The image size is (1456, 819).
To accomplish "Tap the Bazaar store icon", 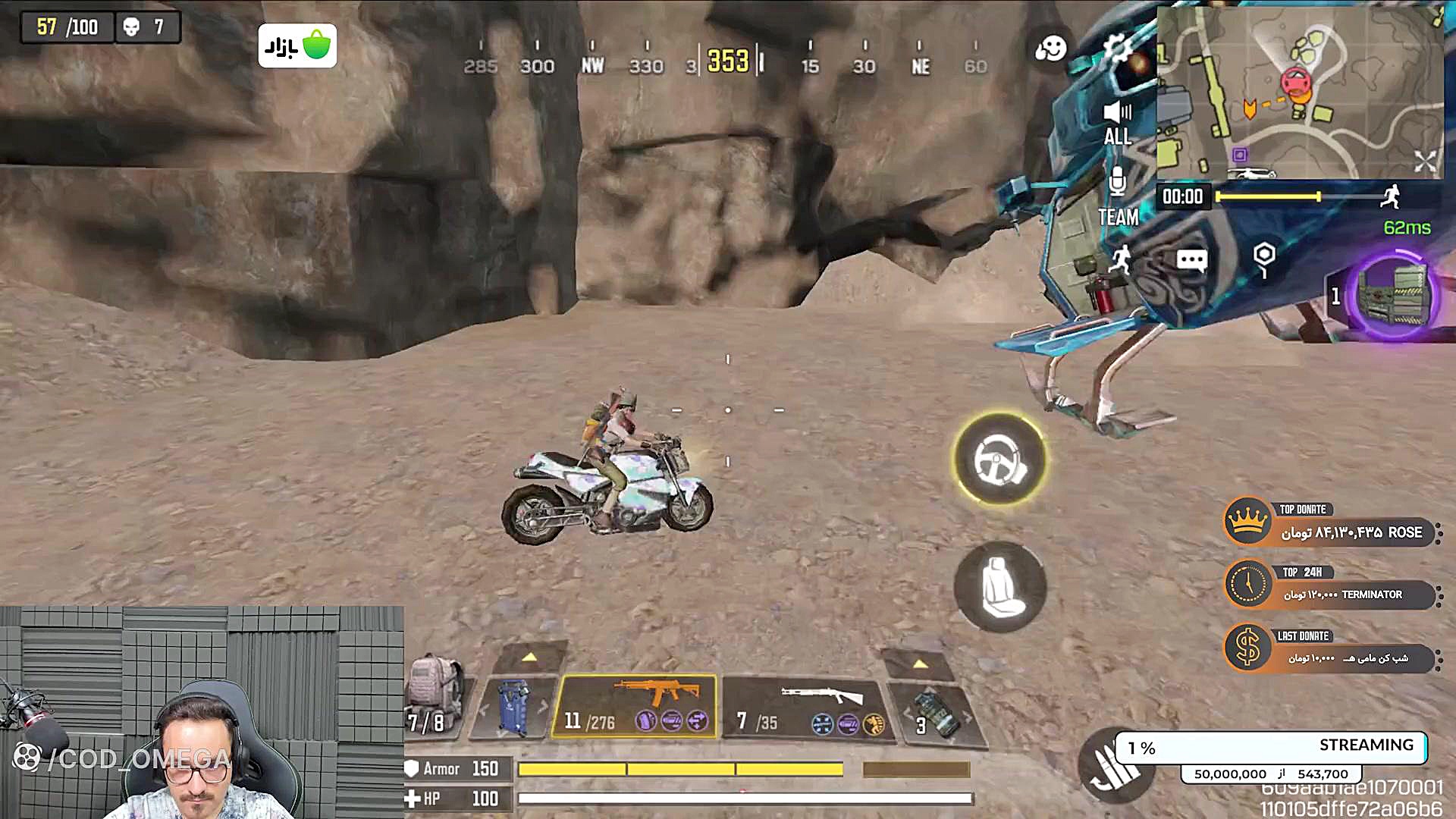I will tap(297, 44).
